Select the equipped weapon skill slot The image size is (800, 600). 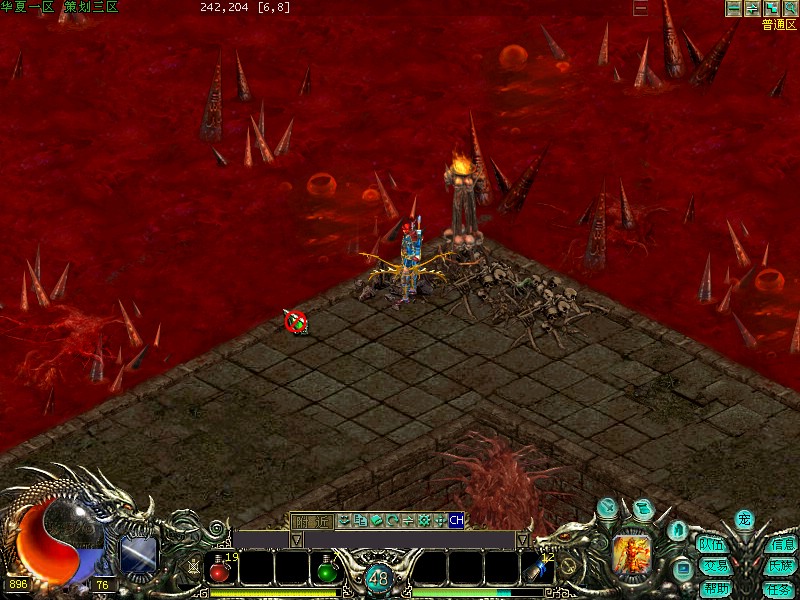[x=139, y=554]
